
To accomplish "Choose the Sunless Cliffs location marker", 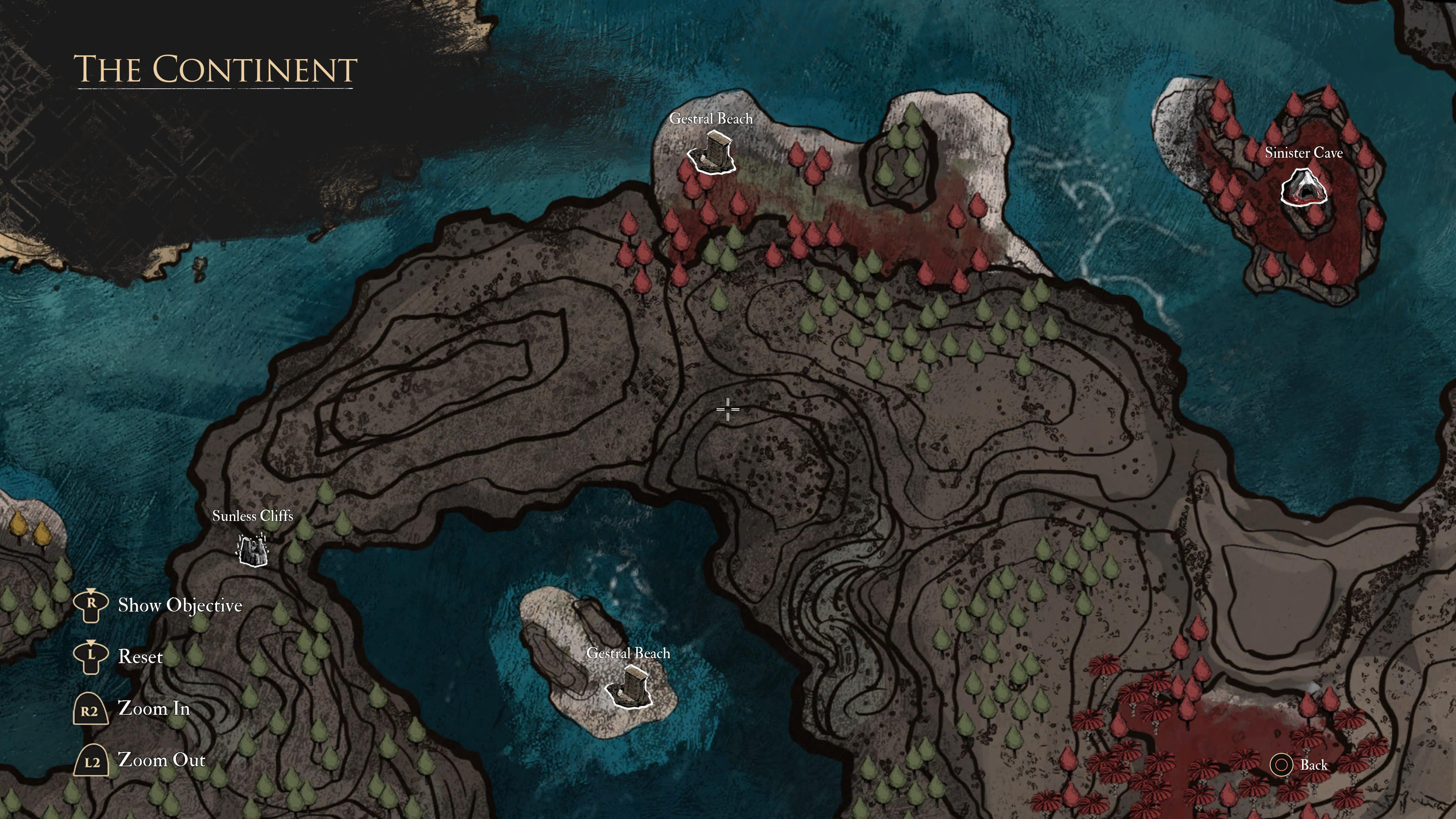I will 251,550.
